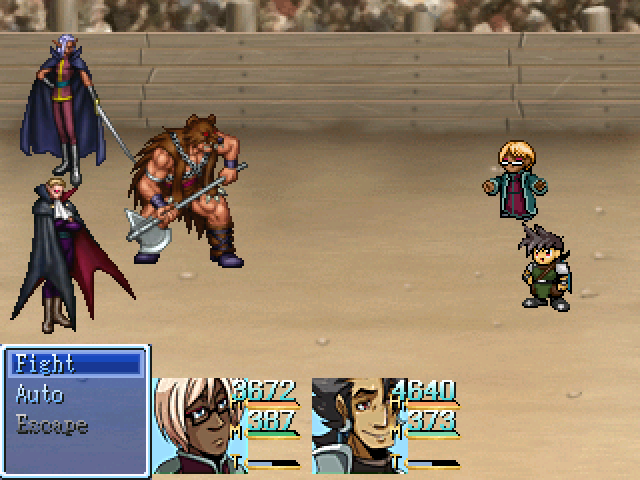Choose the Auto battle option
640x480 pixels.
[40, 394]
